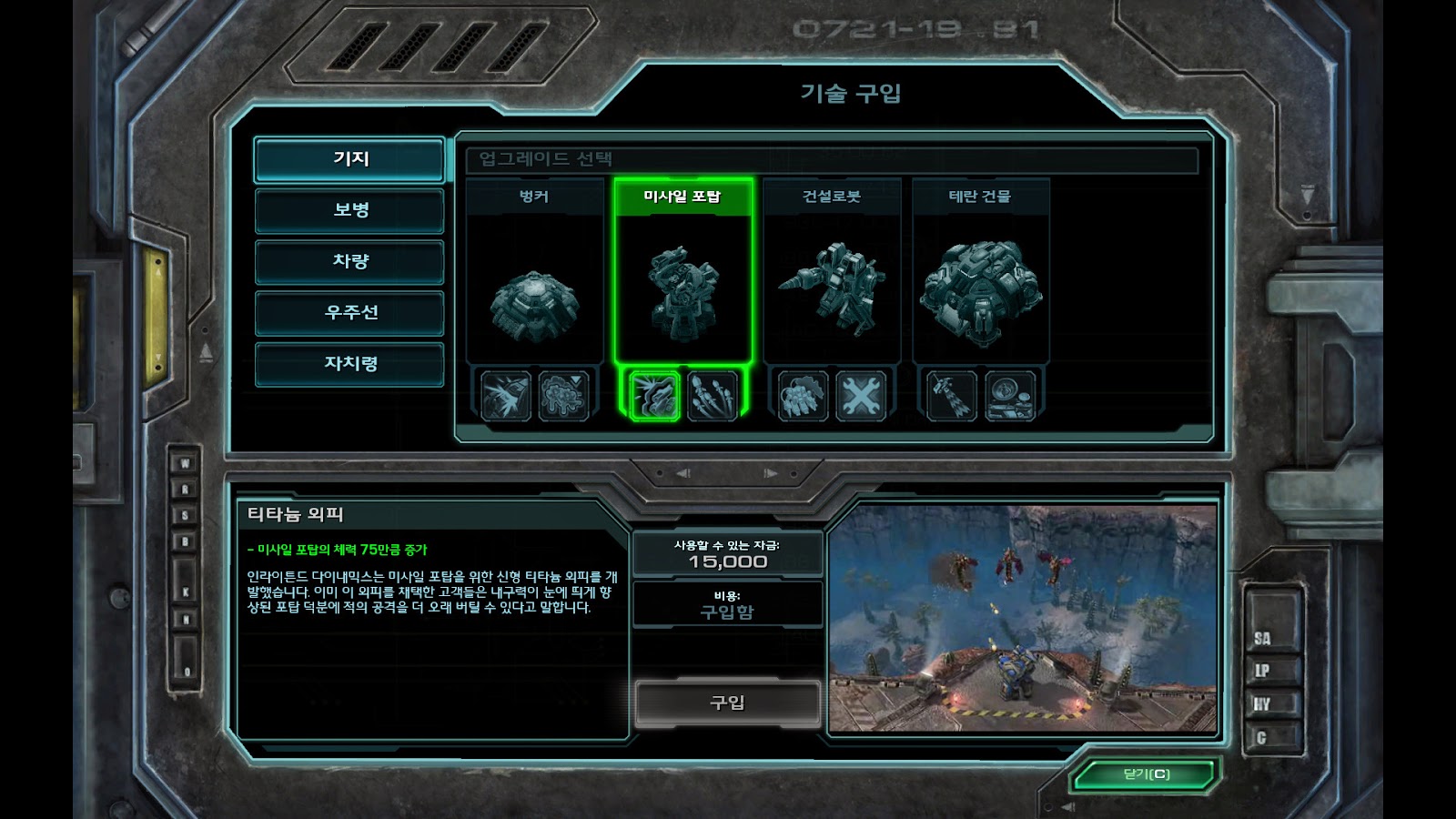
Task: Choose the Terran building's second upgrade icon
Action: [x=1009, y=396]
